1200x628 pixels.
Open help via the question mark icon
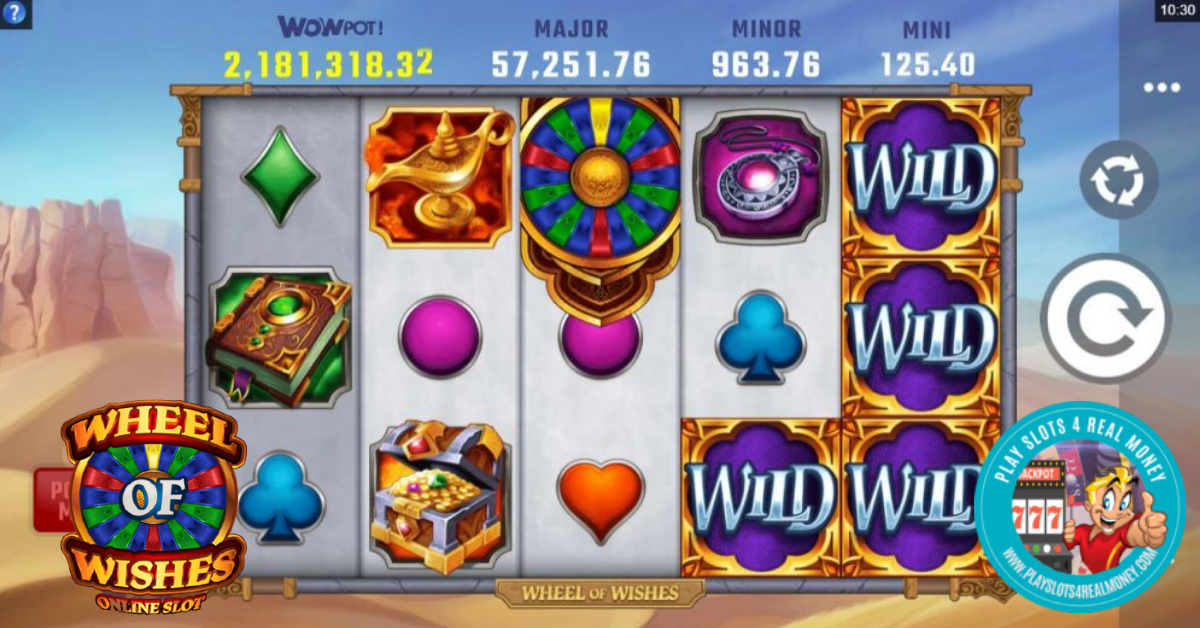point(16,13)
